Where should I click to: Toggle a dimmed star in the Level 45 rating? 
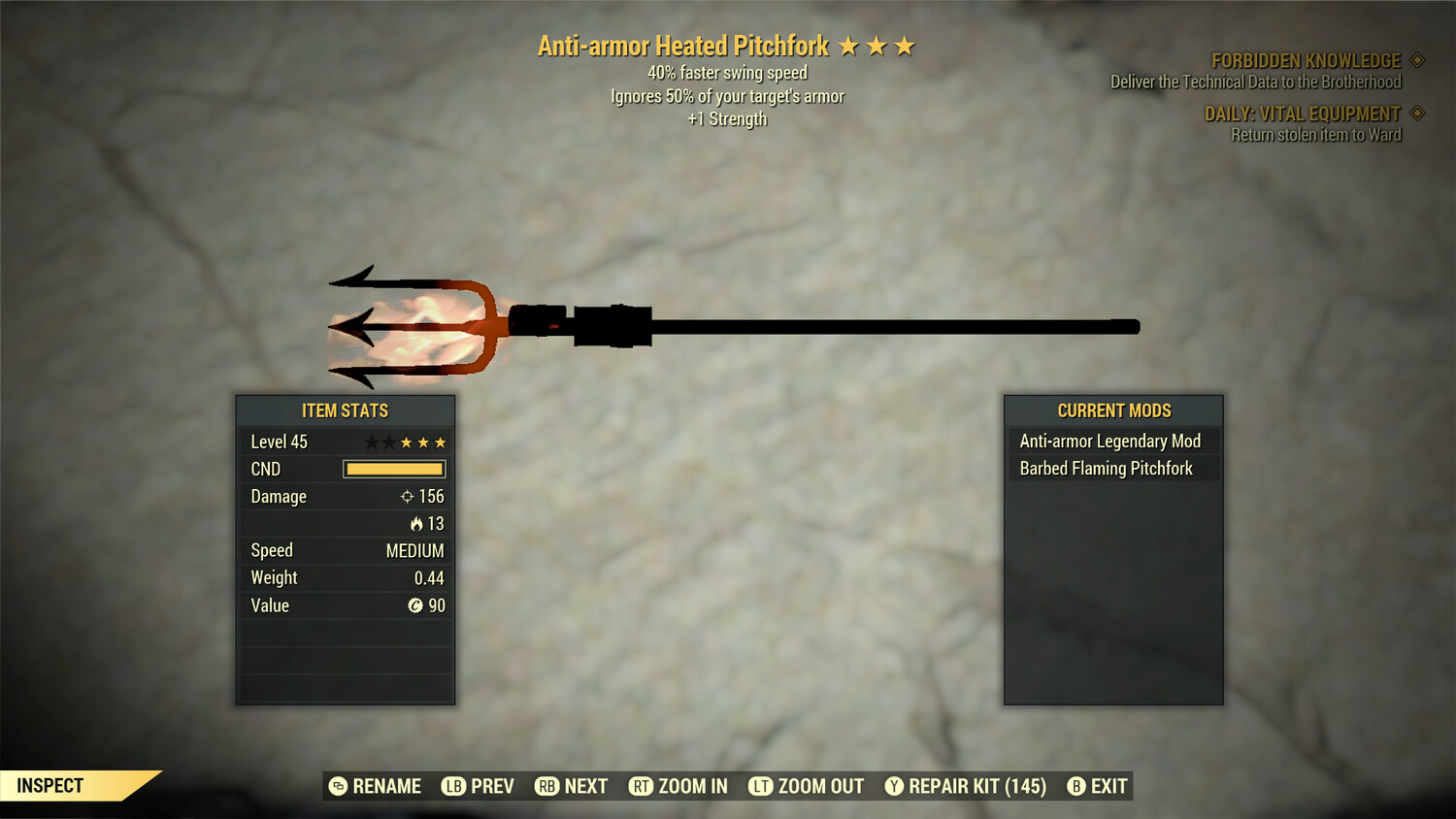click(370, 442)
